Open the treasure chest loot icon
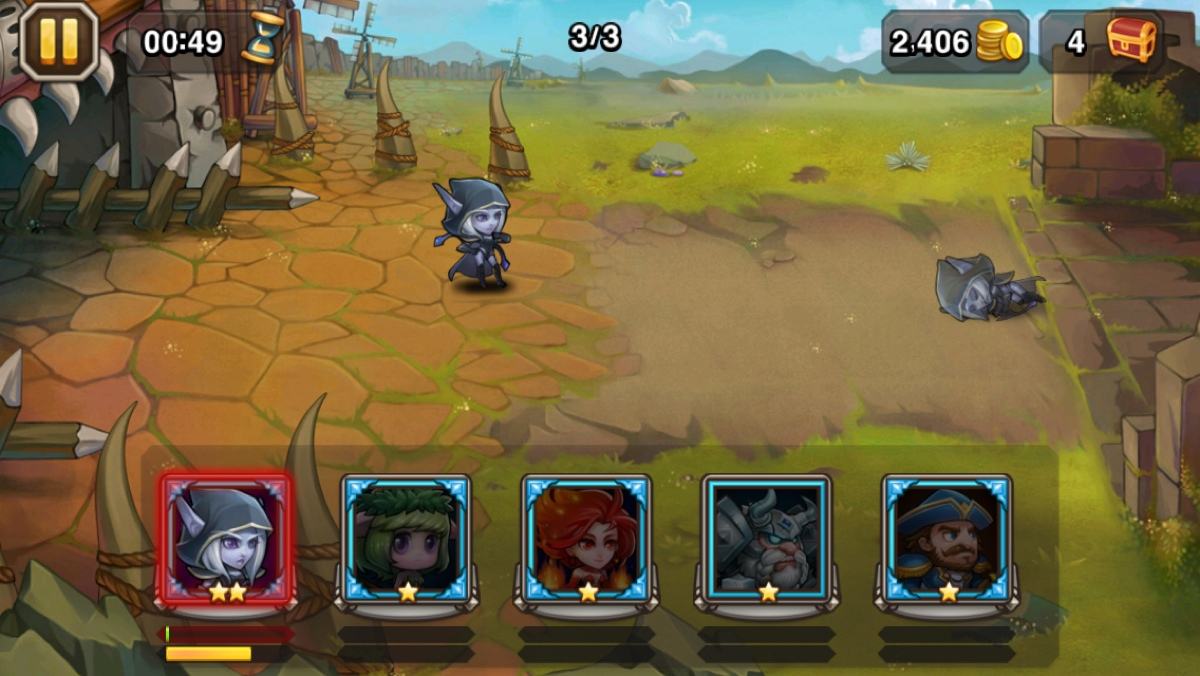 pyautogui.click(x=1130, y=41)
